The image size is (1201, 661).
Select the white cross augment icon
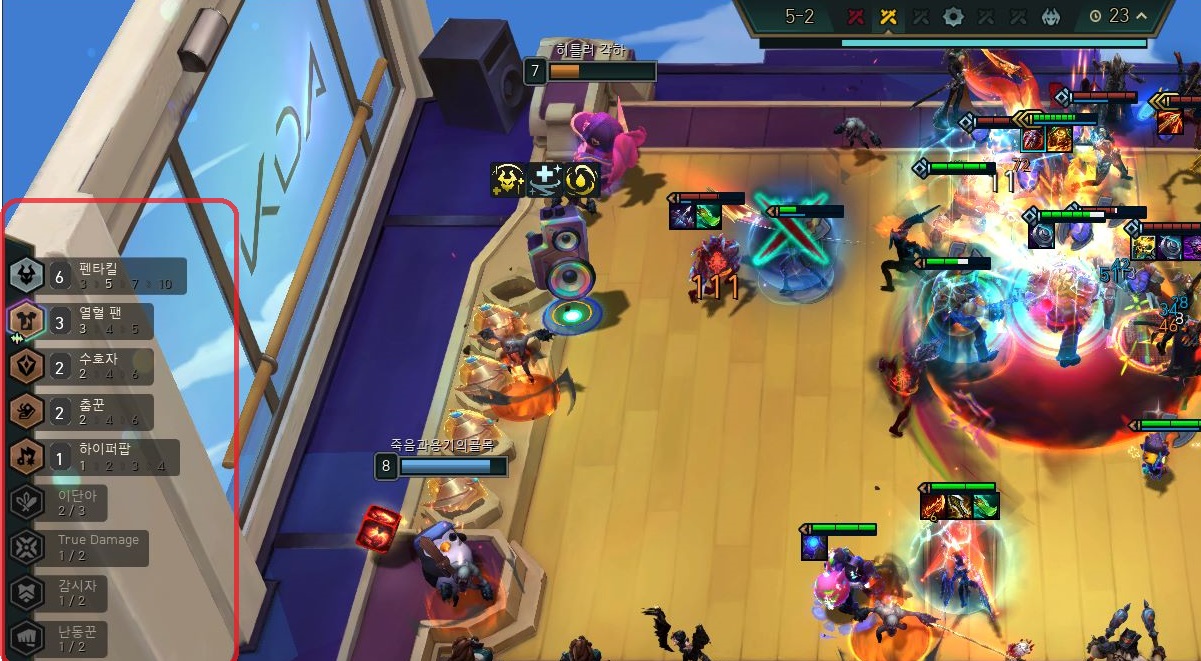tap(544, 180)
